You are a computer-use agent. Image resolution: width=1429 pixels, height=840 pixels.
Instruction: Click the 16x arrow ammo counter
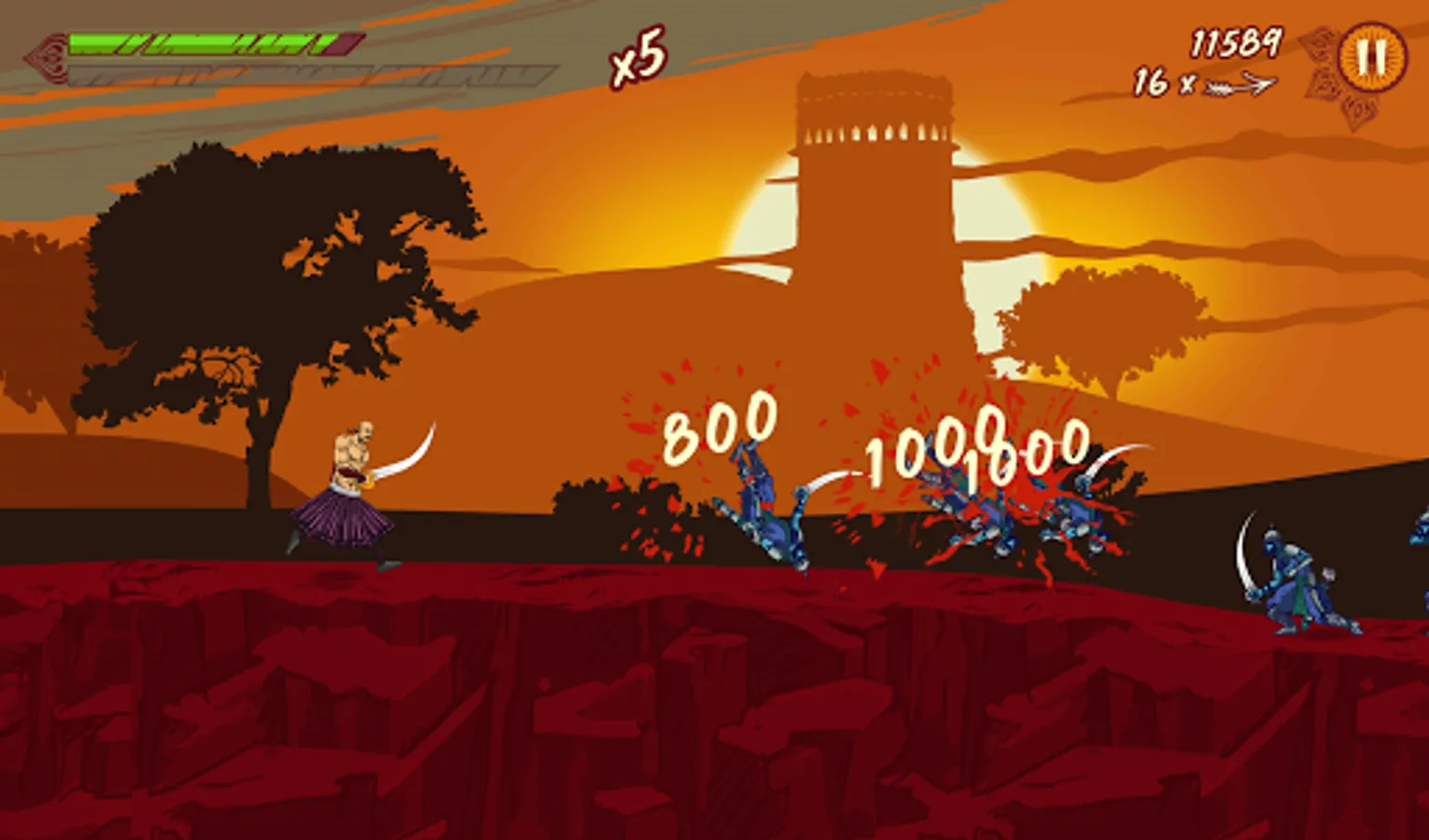pyautogui.click(x=1201, y=84)
